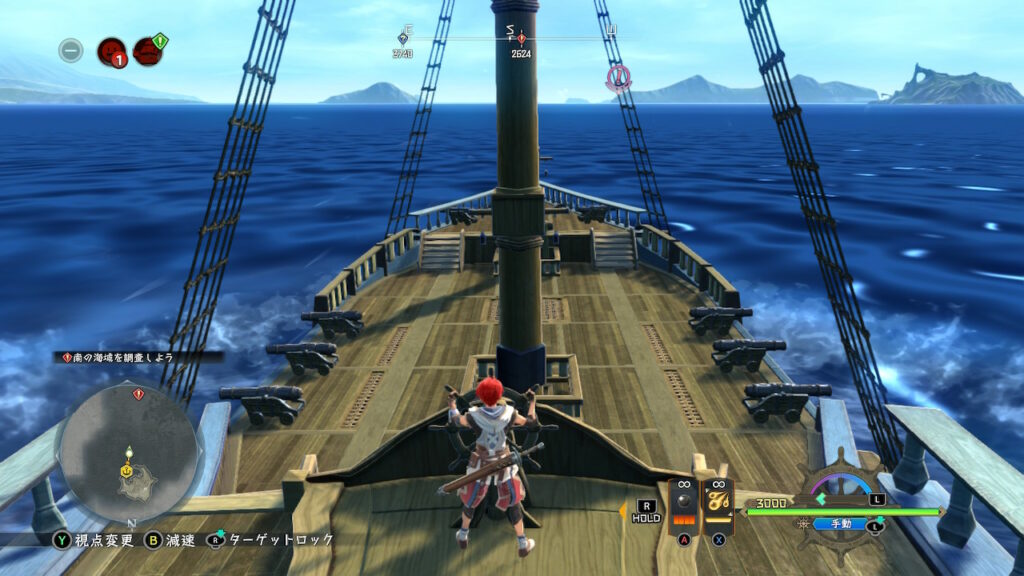Viewport: 1024px width, 576px height.
Task: Open the quest tracker about the southern waters
Action: (x=138, y=356)
